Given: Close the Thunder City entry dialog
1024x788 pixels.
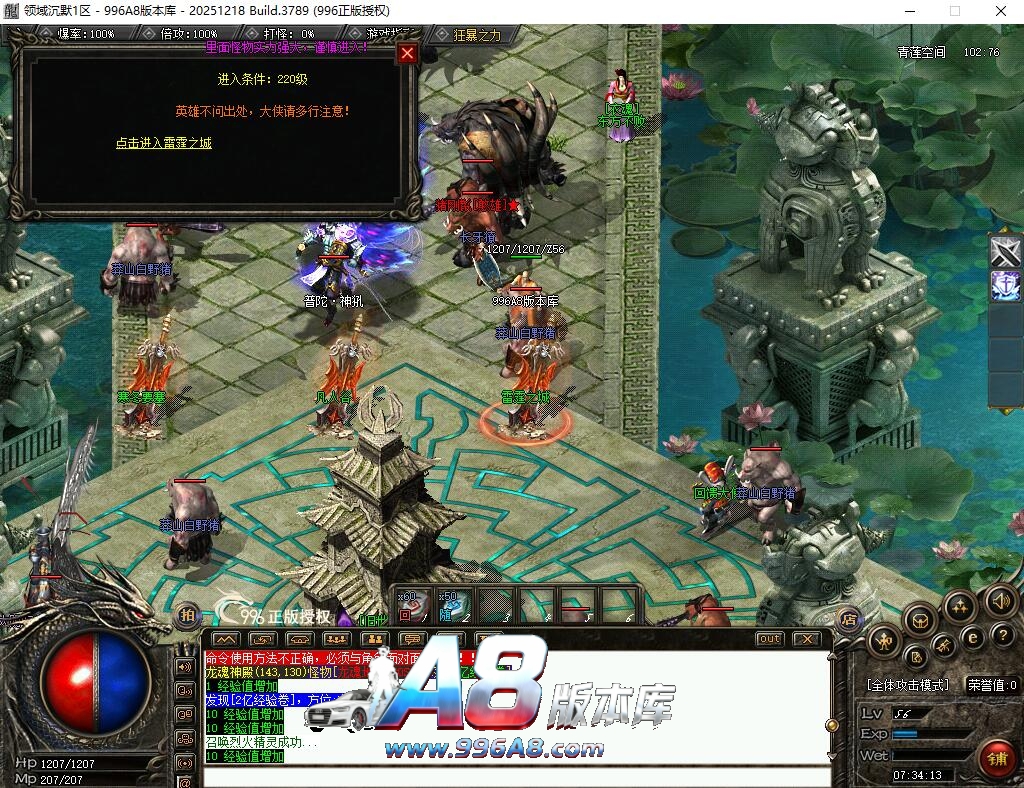Looking at the screenshot, I should pyautogui.click(x=407, y=54).
